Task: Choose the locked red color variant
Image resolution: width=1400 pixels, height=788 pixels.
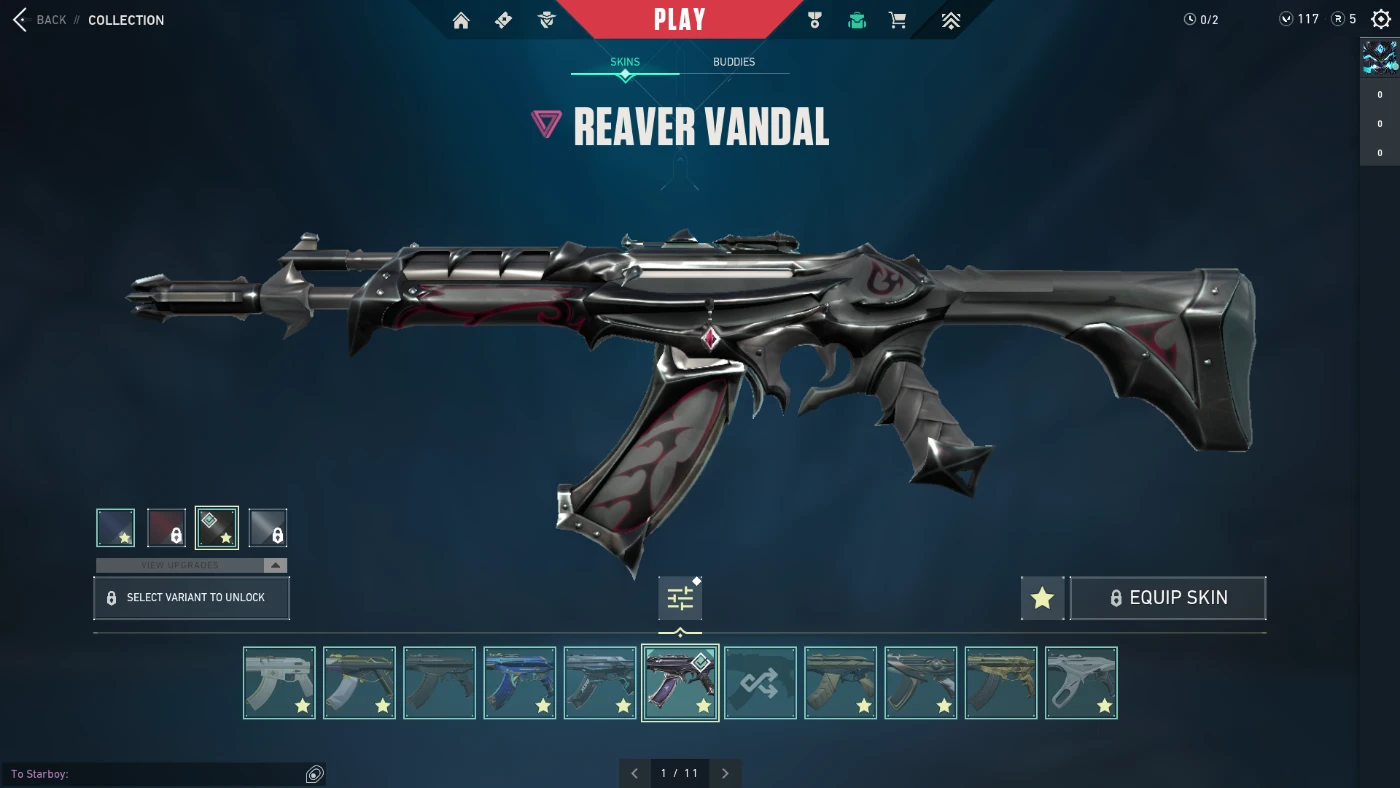Action: click(166, 528)
